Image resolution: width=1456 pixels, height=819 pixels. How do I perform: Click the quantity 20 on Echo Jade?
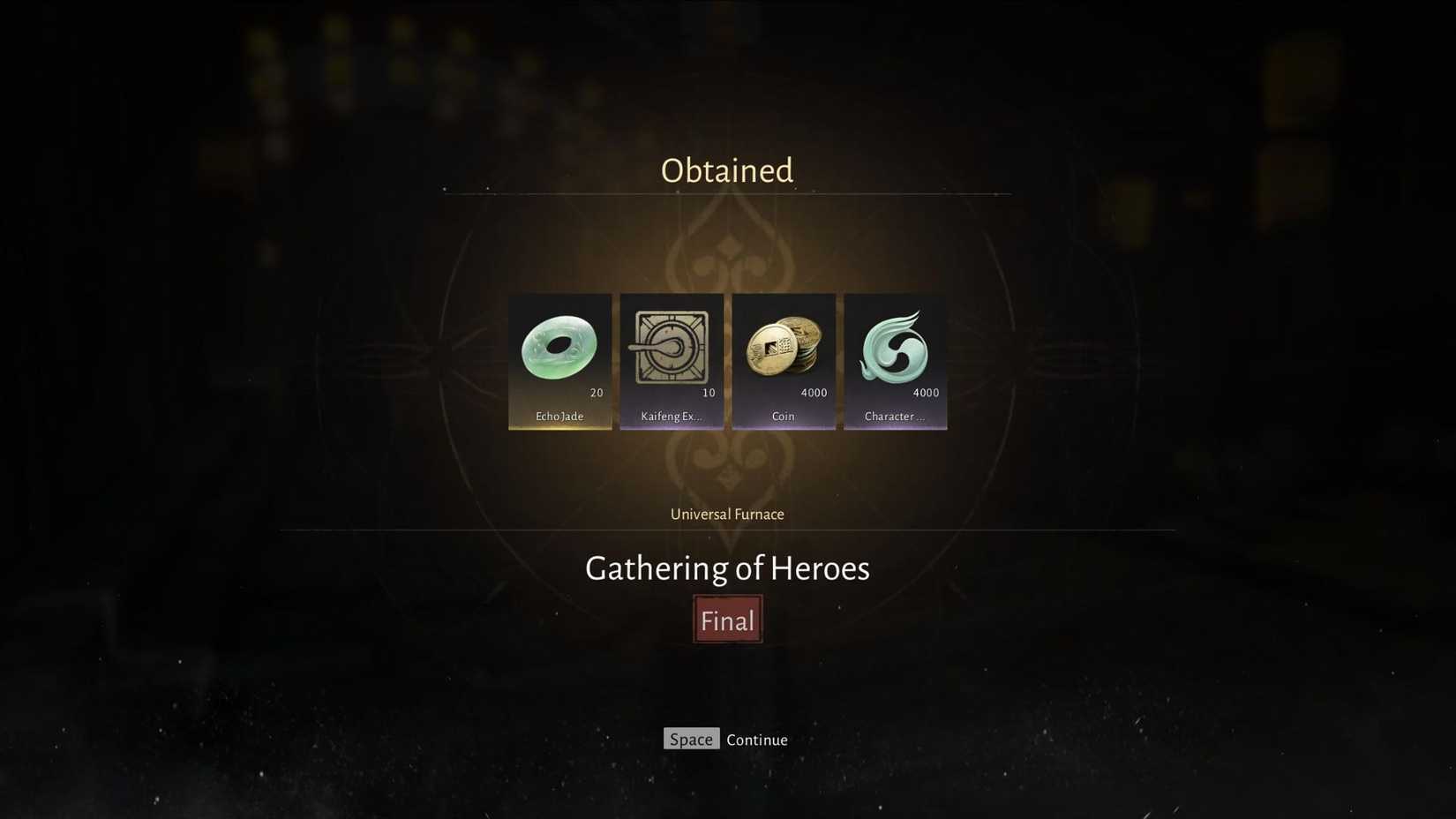(597, 393)
